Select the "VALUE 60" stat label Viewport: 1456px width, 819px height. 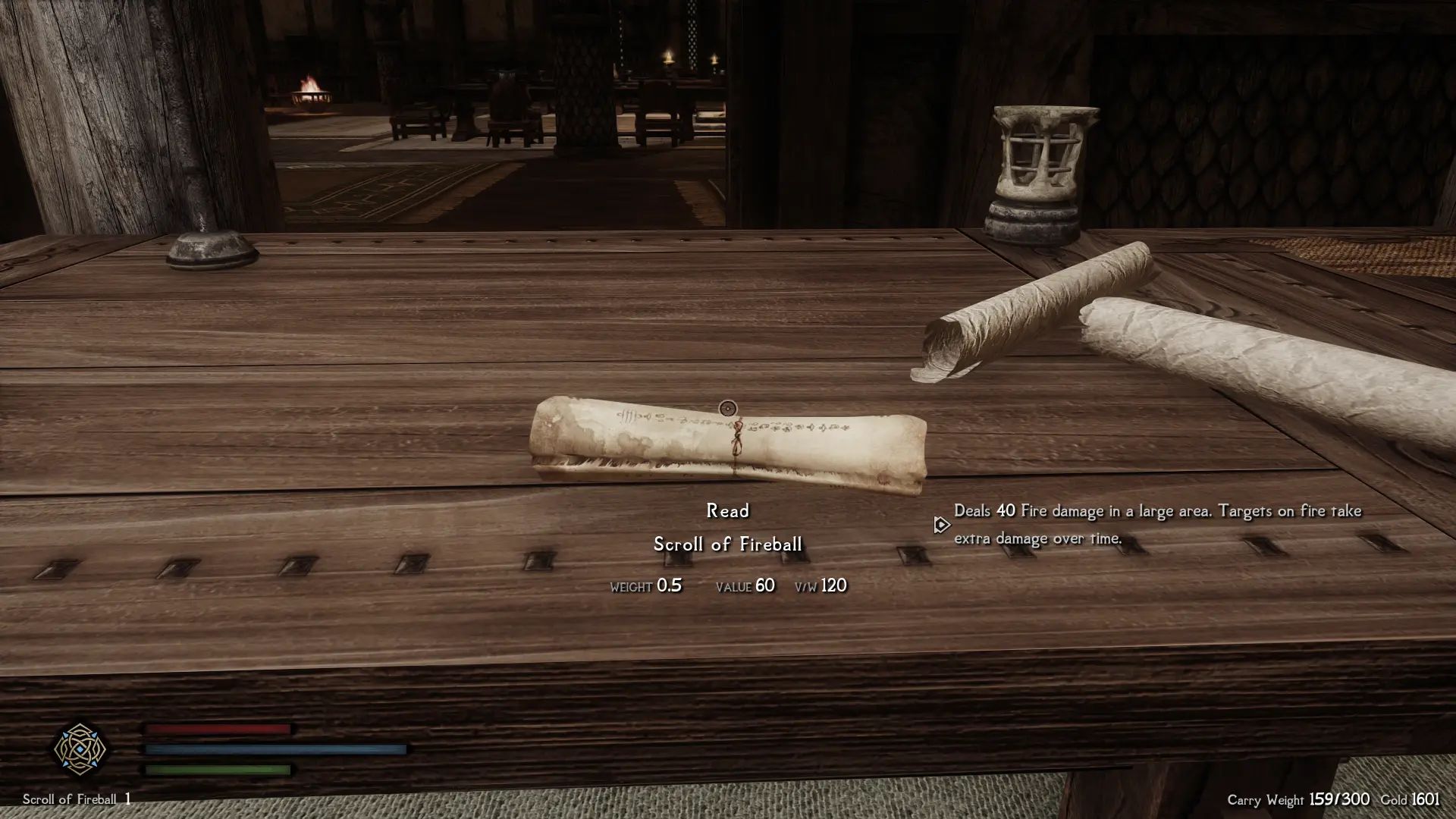click(x=744, y=585)
